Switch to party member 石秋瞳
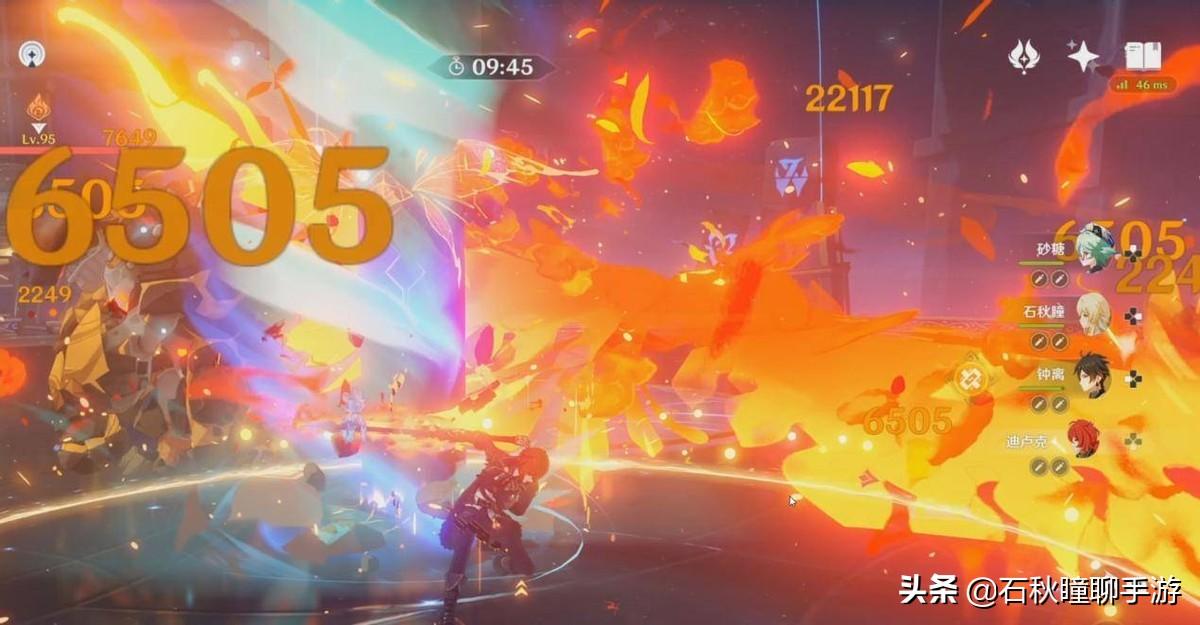 click(1091, 314)
